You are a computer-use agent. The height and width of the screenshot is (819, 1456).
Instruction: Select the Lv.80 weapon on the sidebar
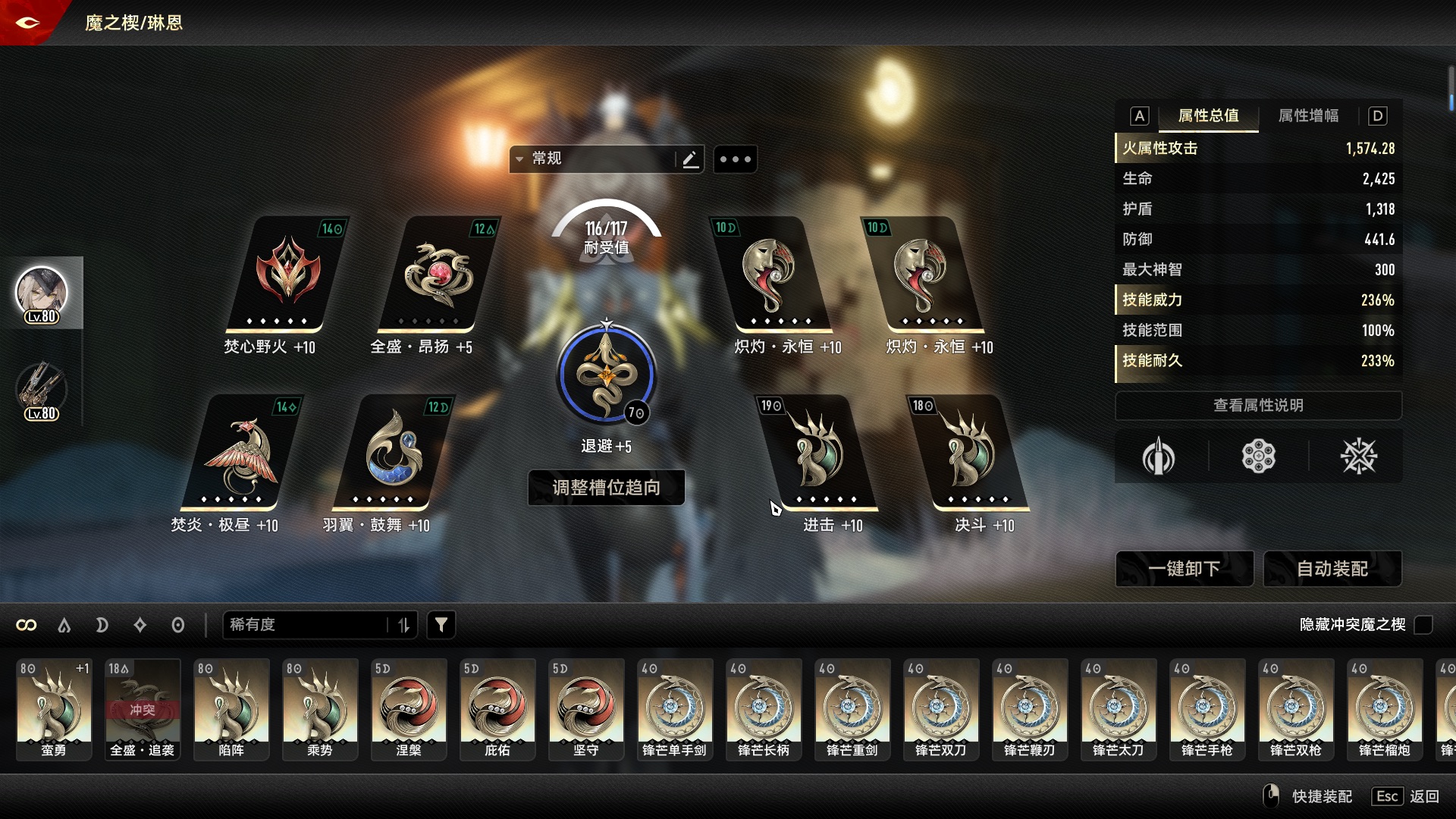tap(42, 391)
